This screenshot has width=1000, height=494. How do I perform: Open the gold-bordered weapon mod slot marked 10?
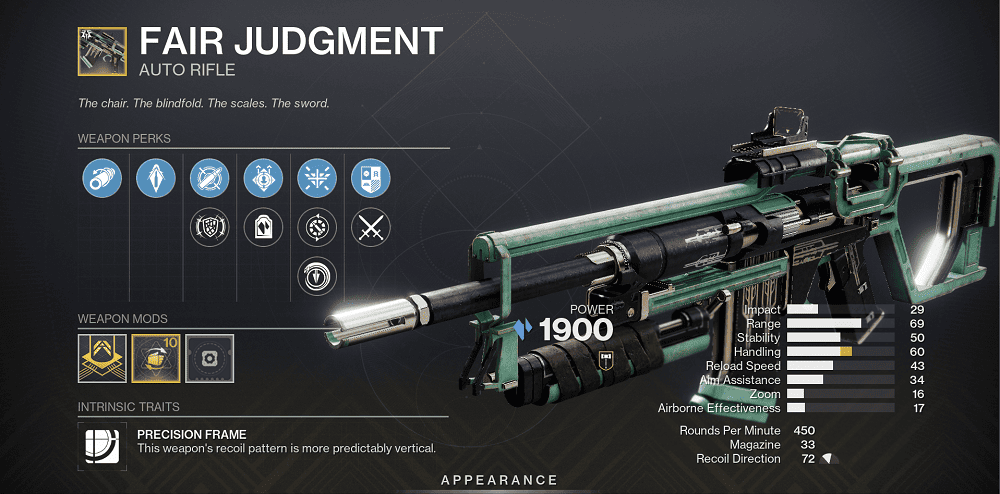coord(155,358)
